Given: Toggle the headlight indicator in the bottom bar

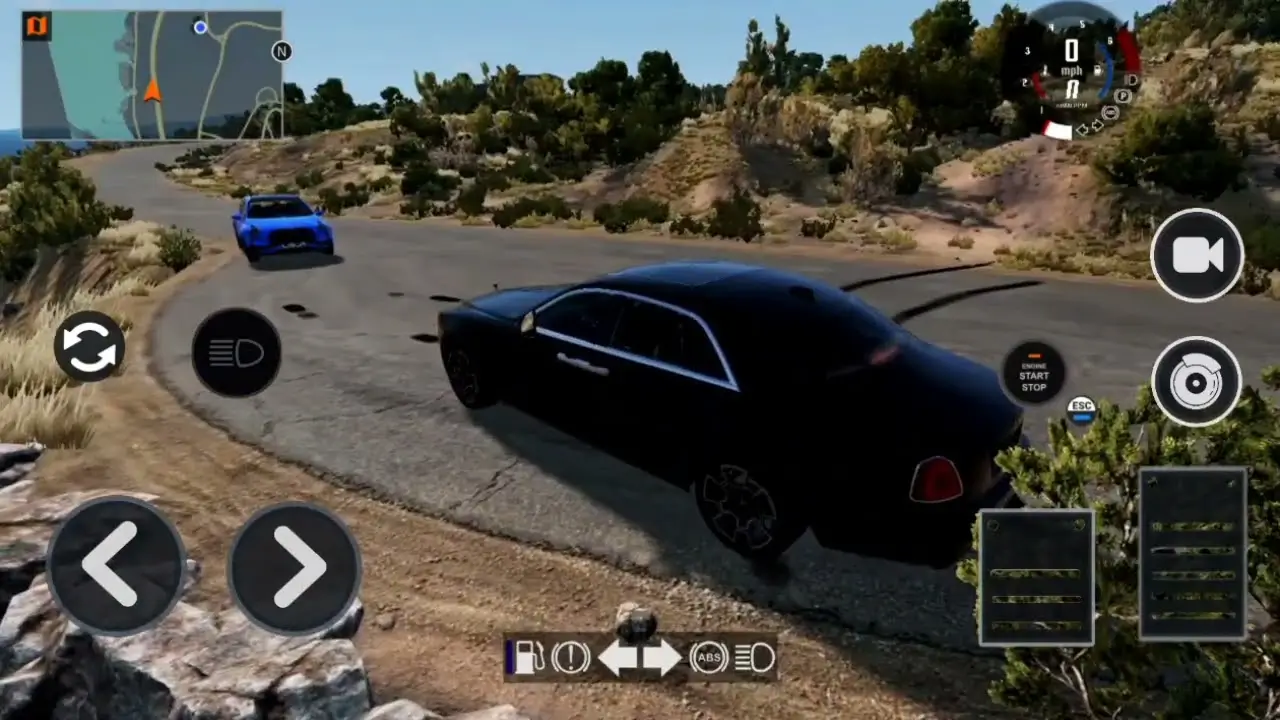Looking at the screenshot, I should (756, 657).
